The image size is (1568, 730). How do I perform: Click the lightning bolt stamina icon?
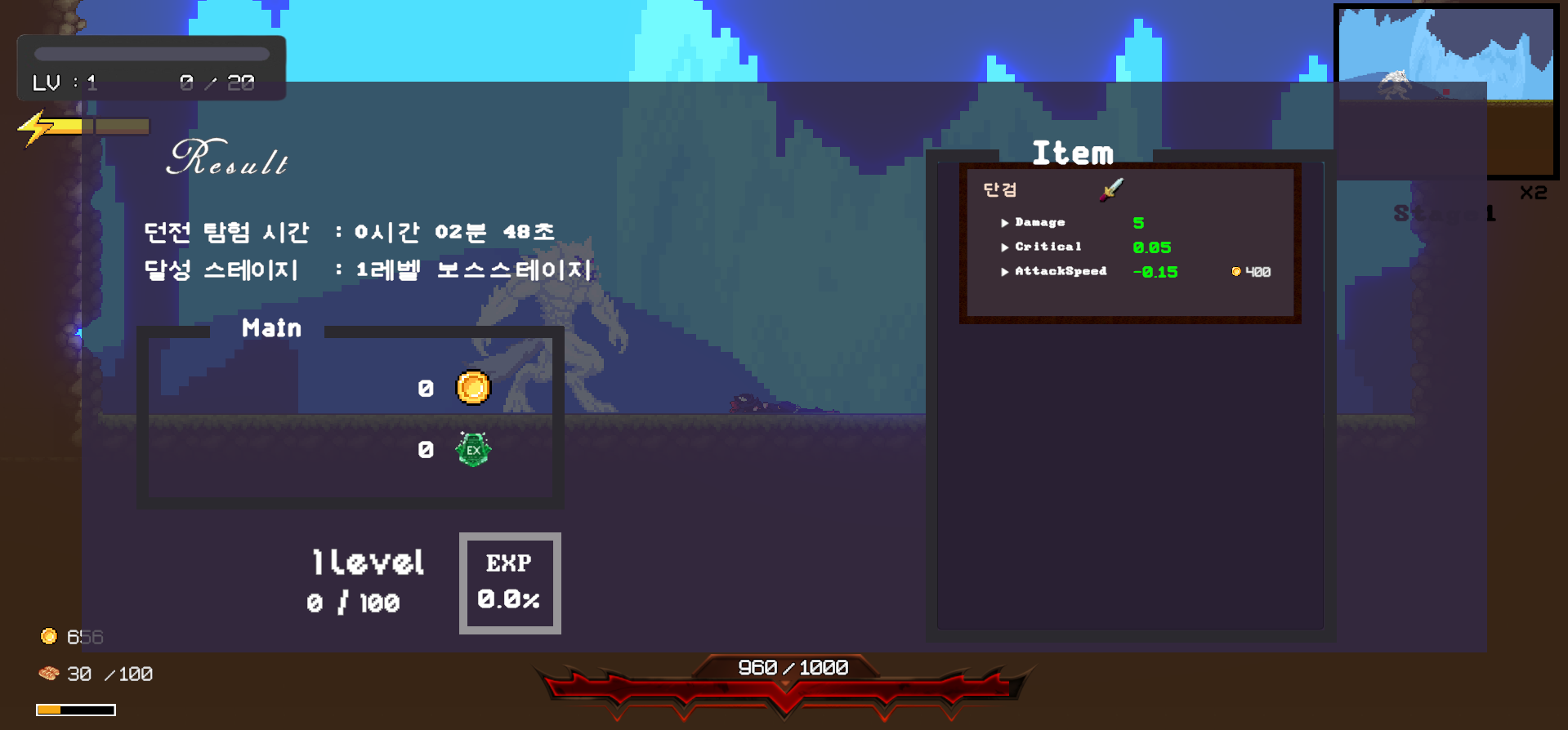tap(34, 126)
